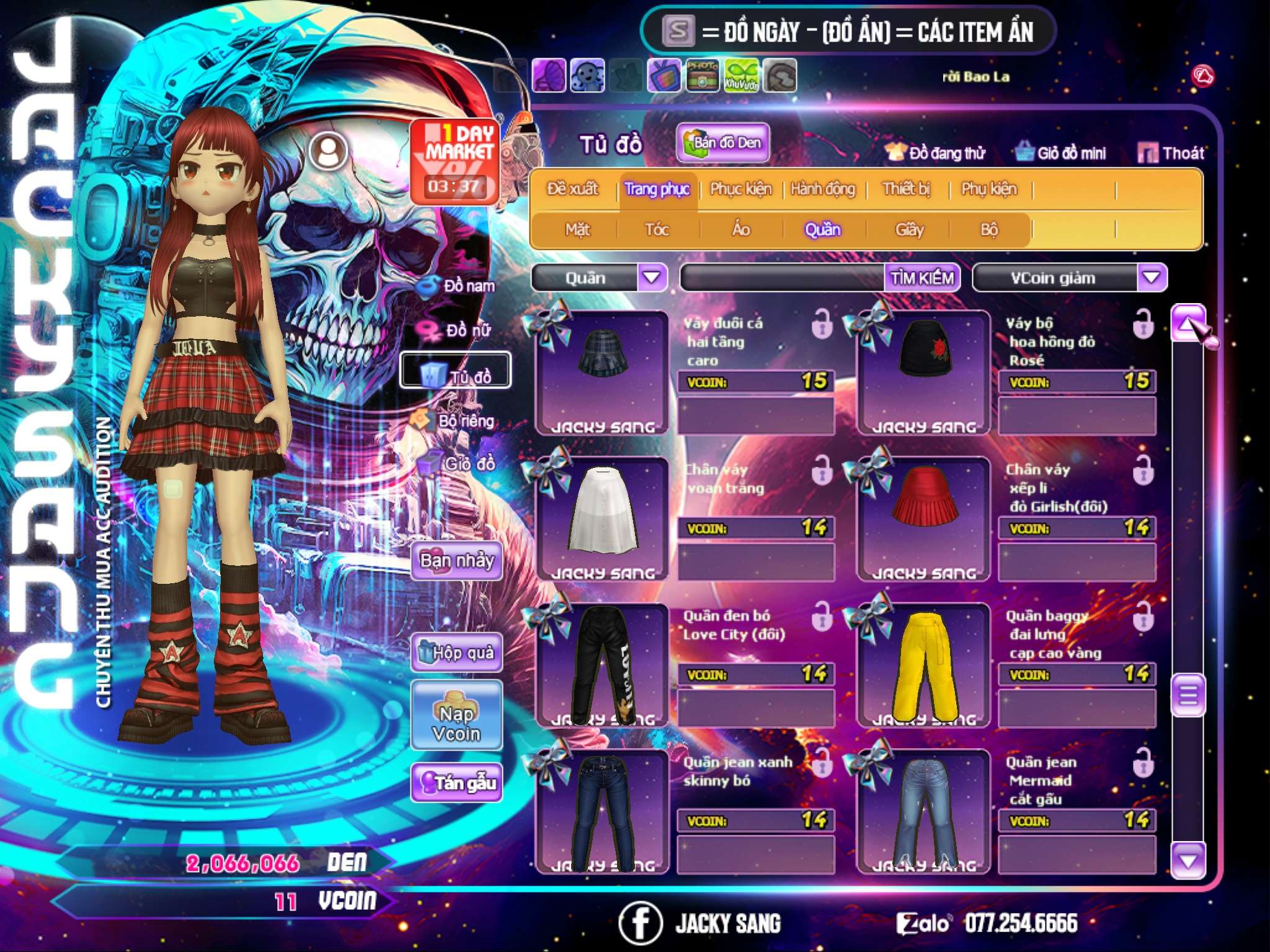Switch to the Giày subcategory
The height and width of the screenshot is (952, 1270).
pos(909,230)
